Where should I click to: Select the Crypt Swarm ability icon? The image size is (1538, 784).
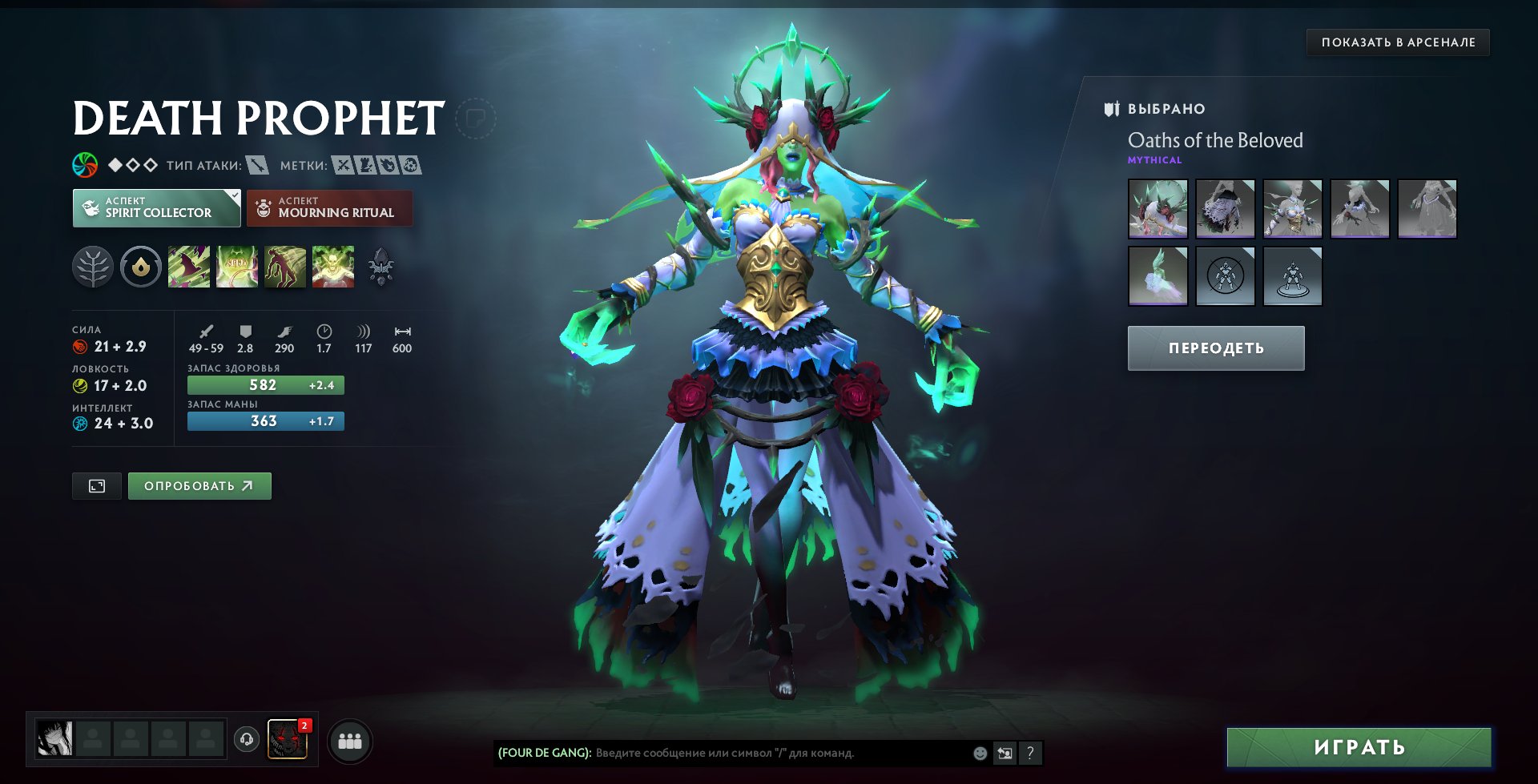click(189, 267)
